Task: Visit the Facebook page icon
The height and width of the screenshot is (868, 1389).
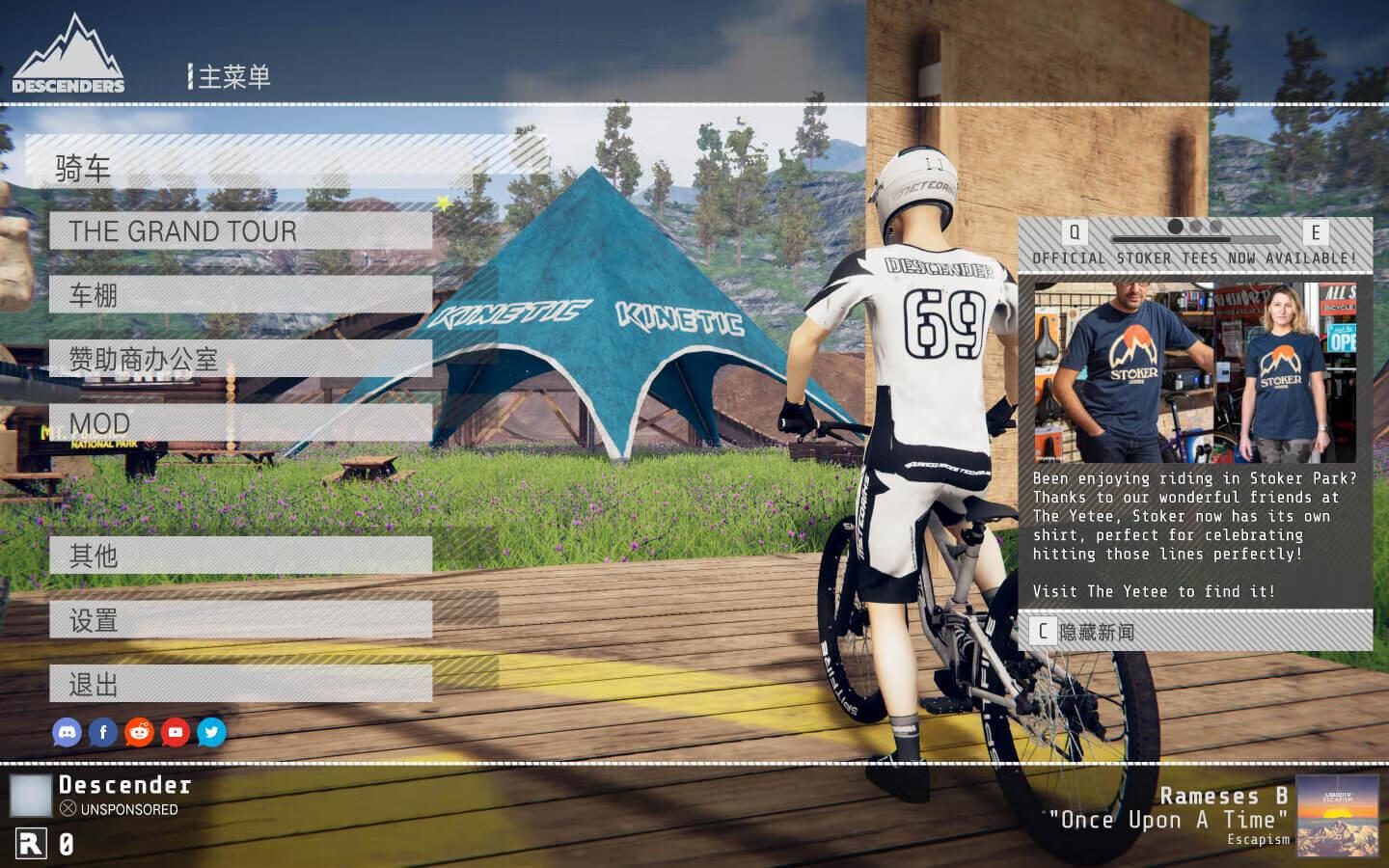Action: (103, 733)
